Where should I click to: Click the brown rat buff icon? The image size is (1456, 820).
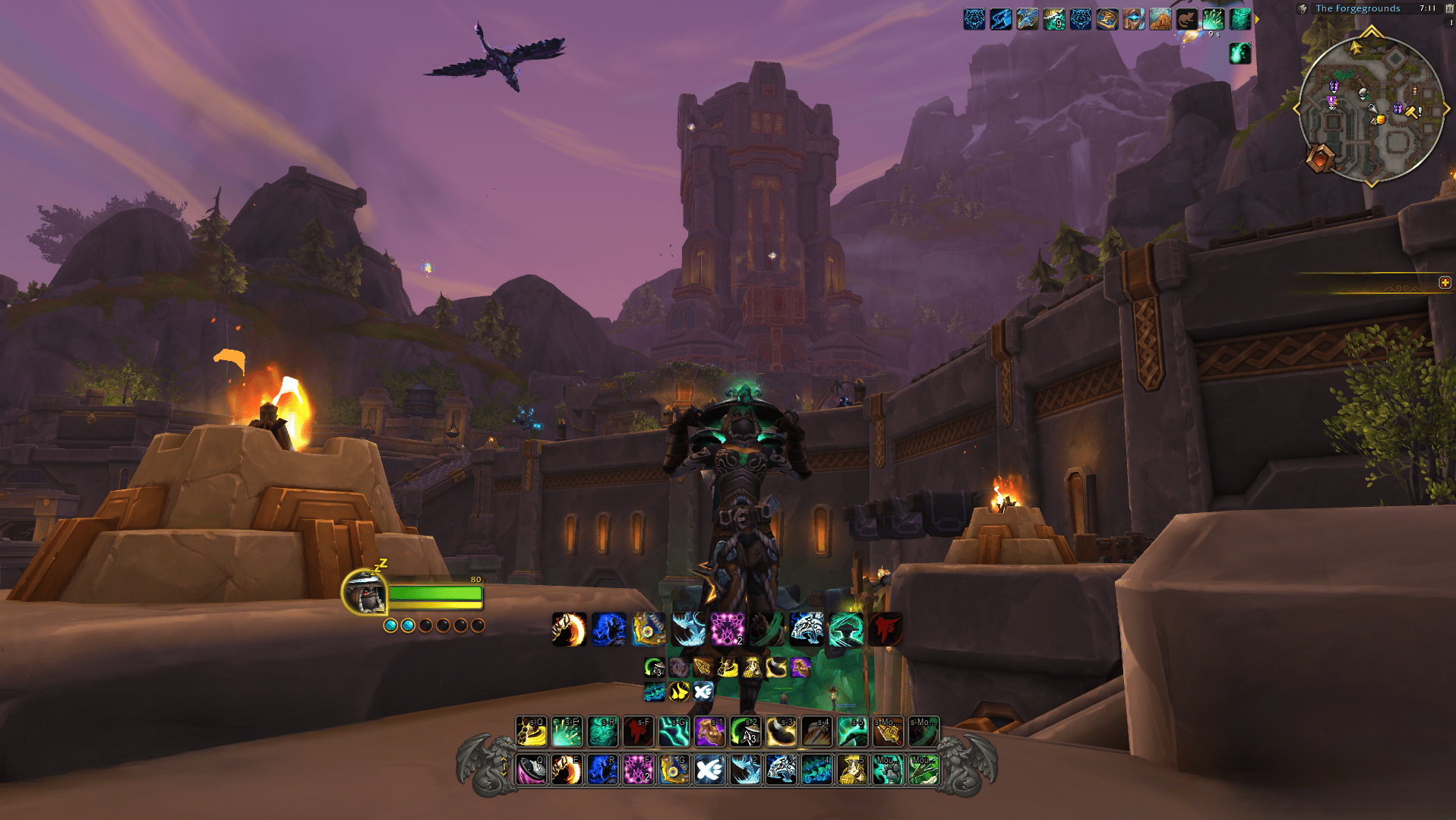pos(1186,19)
